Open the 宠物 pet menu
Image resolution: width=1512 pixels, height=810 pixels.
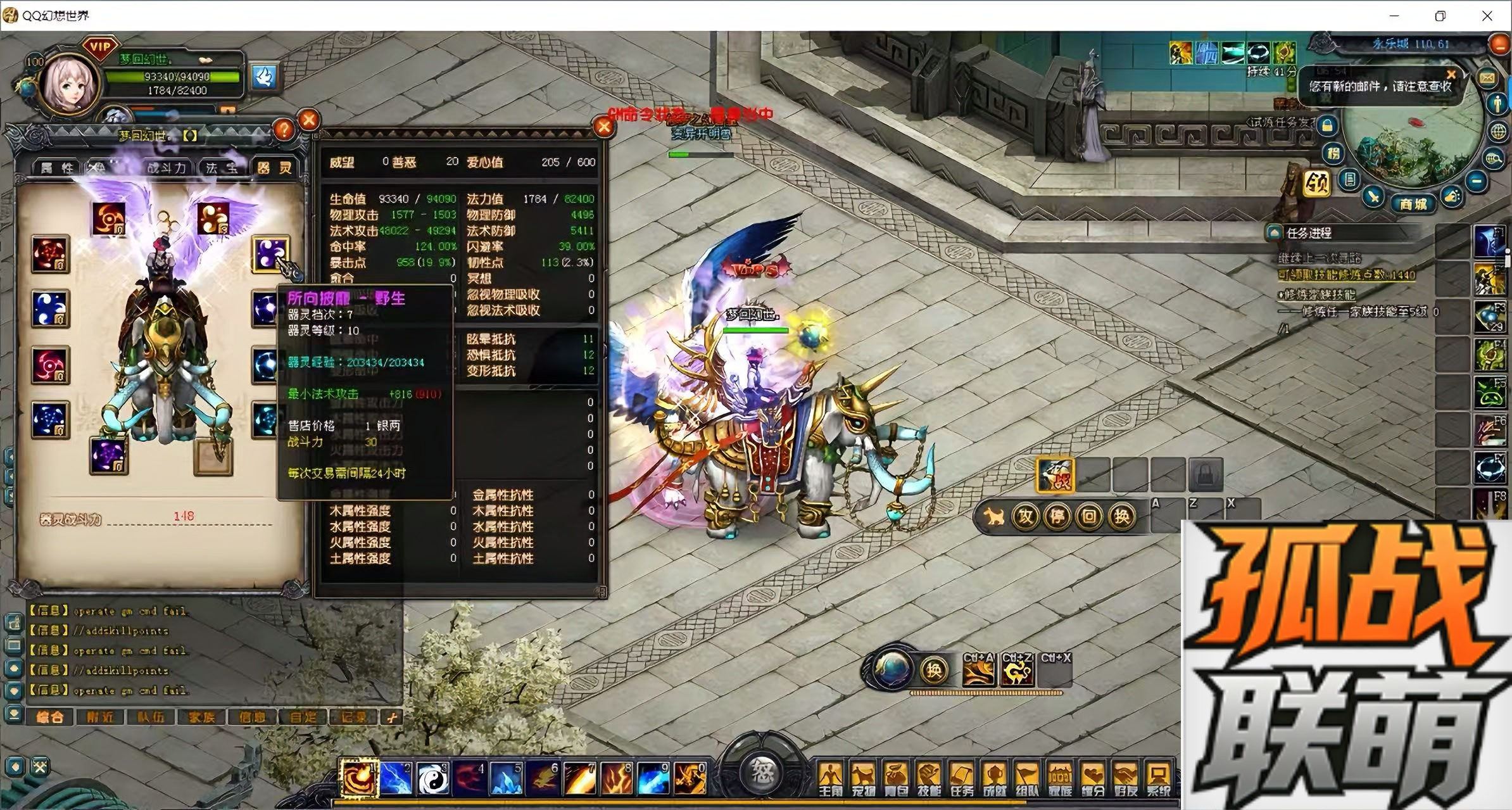pos(862,780)
